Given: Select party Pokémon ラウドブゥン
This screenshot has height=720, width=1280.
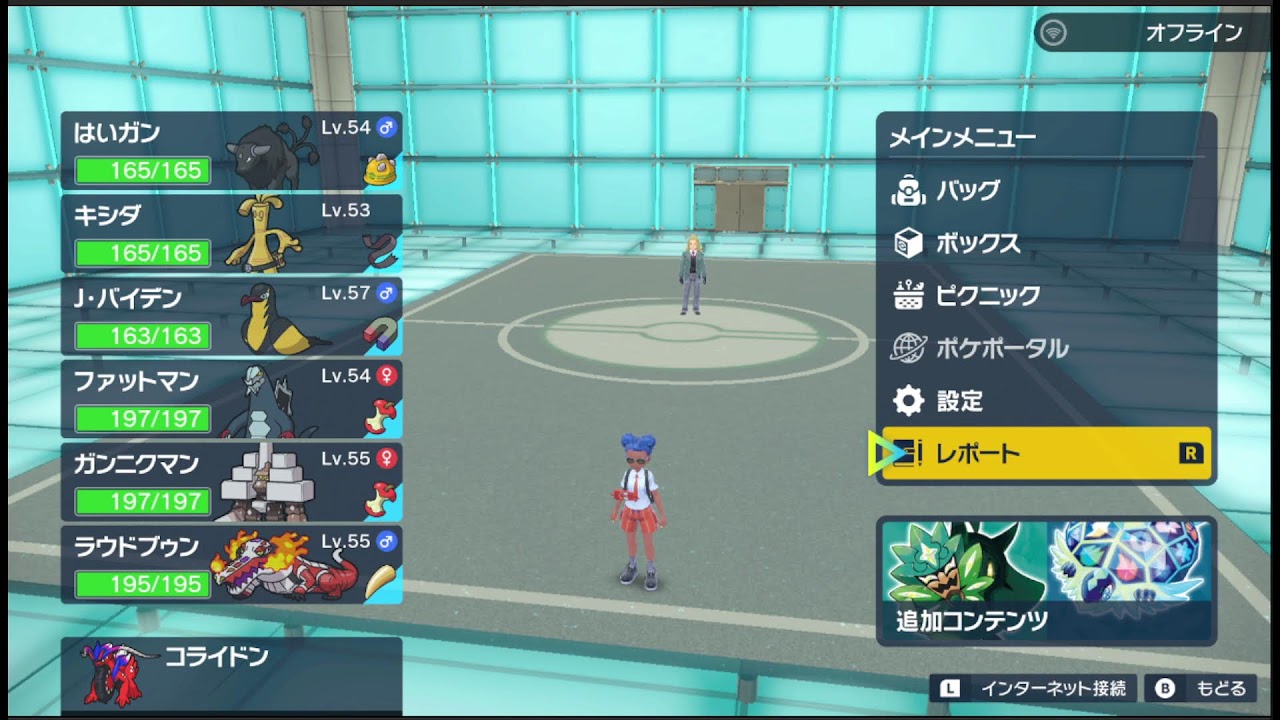Looking at the screenshot, I should (231, 565).
